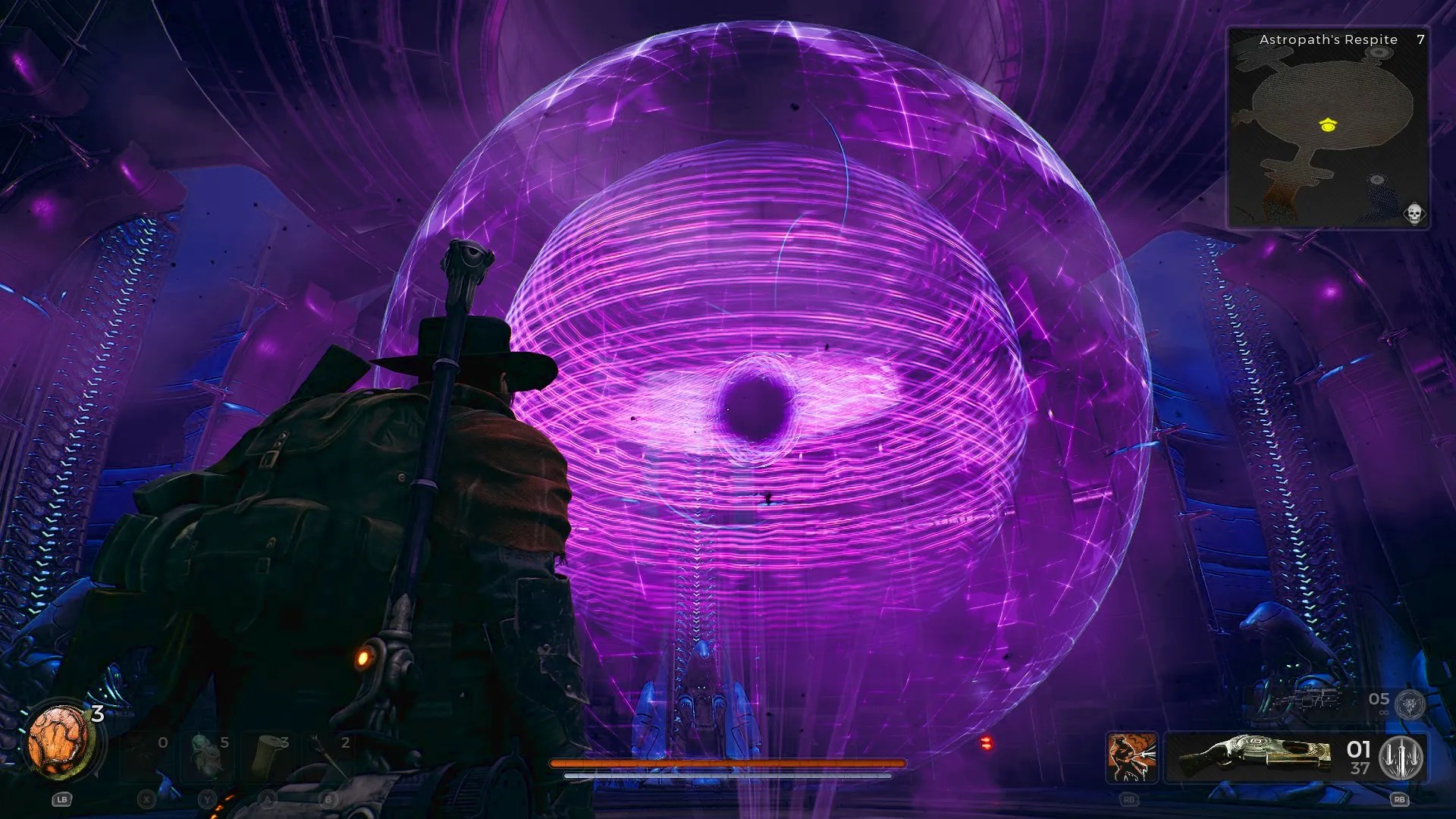Viewport: 1456px width, 819px height.
Task: Click the infinity symbol under the 05 counter
Action: click(1383, 711)
